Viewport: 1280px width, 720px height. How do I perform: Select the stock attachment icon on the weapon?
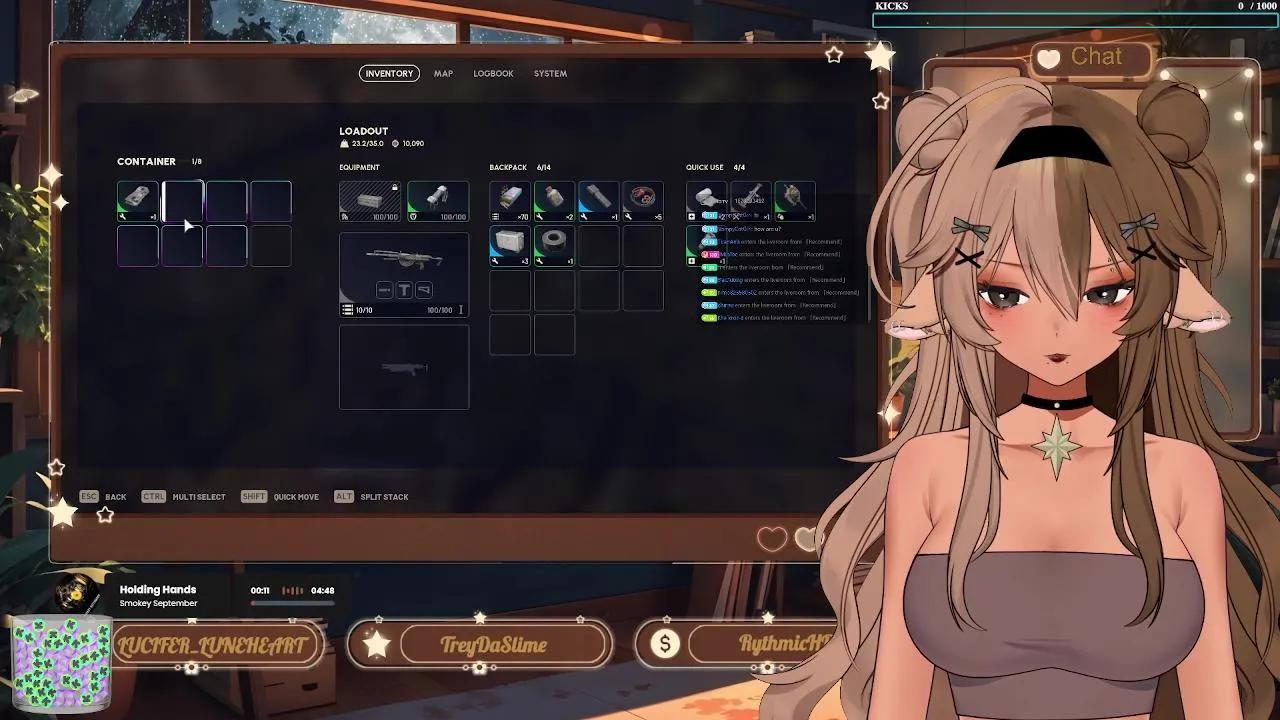coord(423,290)
